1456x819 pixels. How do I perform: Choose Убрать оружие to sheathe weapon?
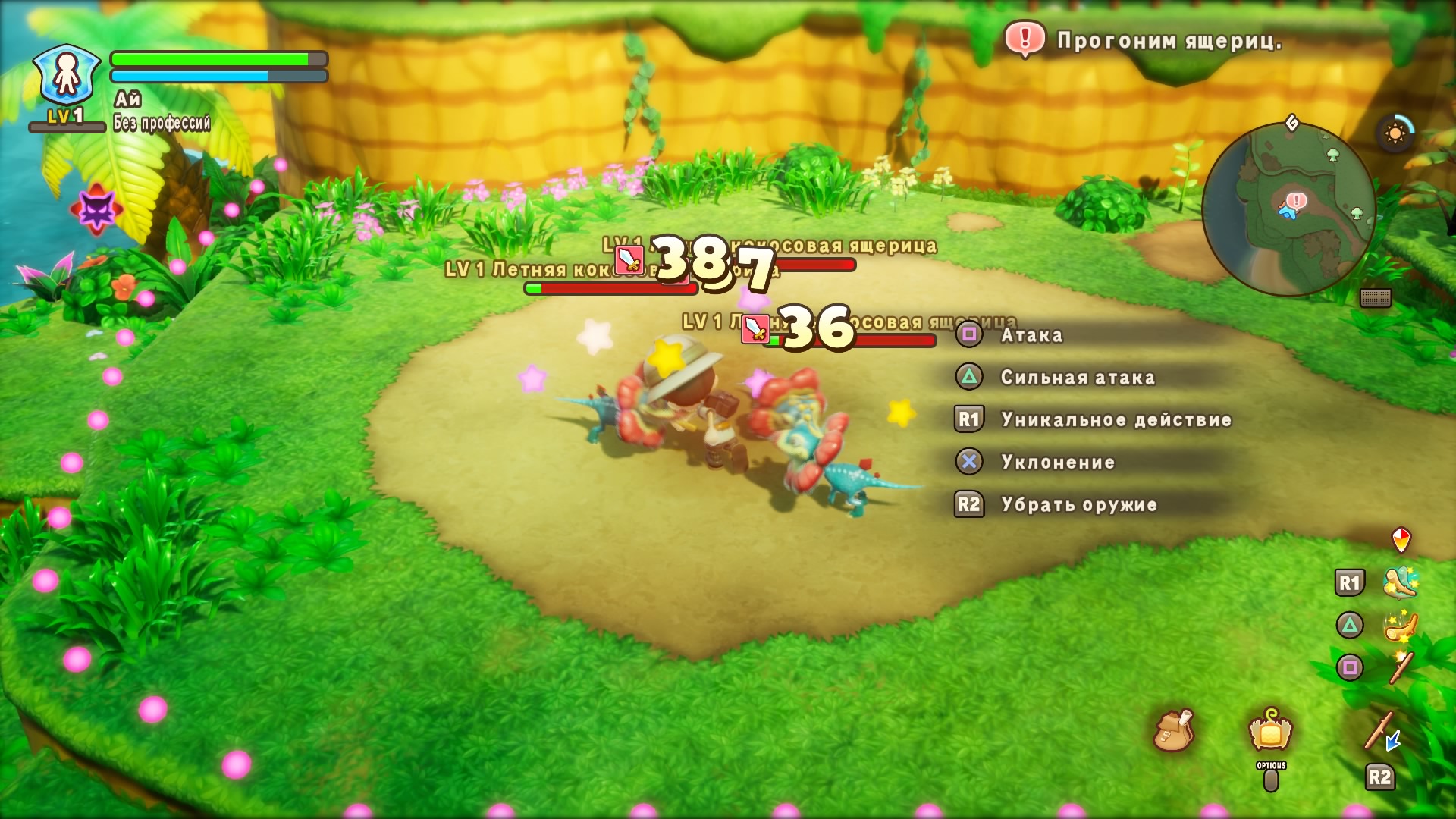pos(1078,505)
